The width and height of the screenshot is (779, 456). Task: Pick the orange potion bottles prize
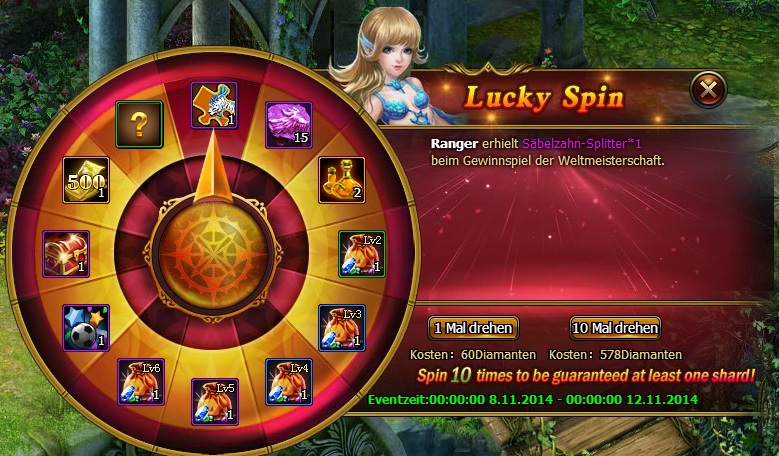[x=341, y=180]
